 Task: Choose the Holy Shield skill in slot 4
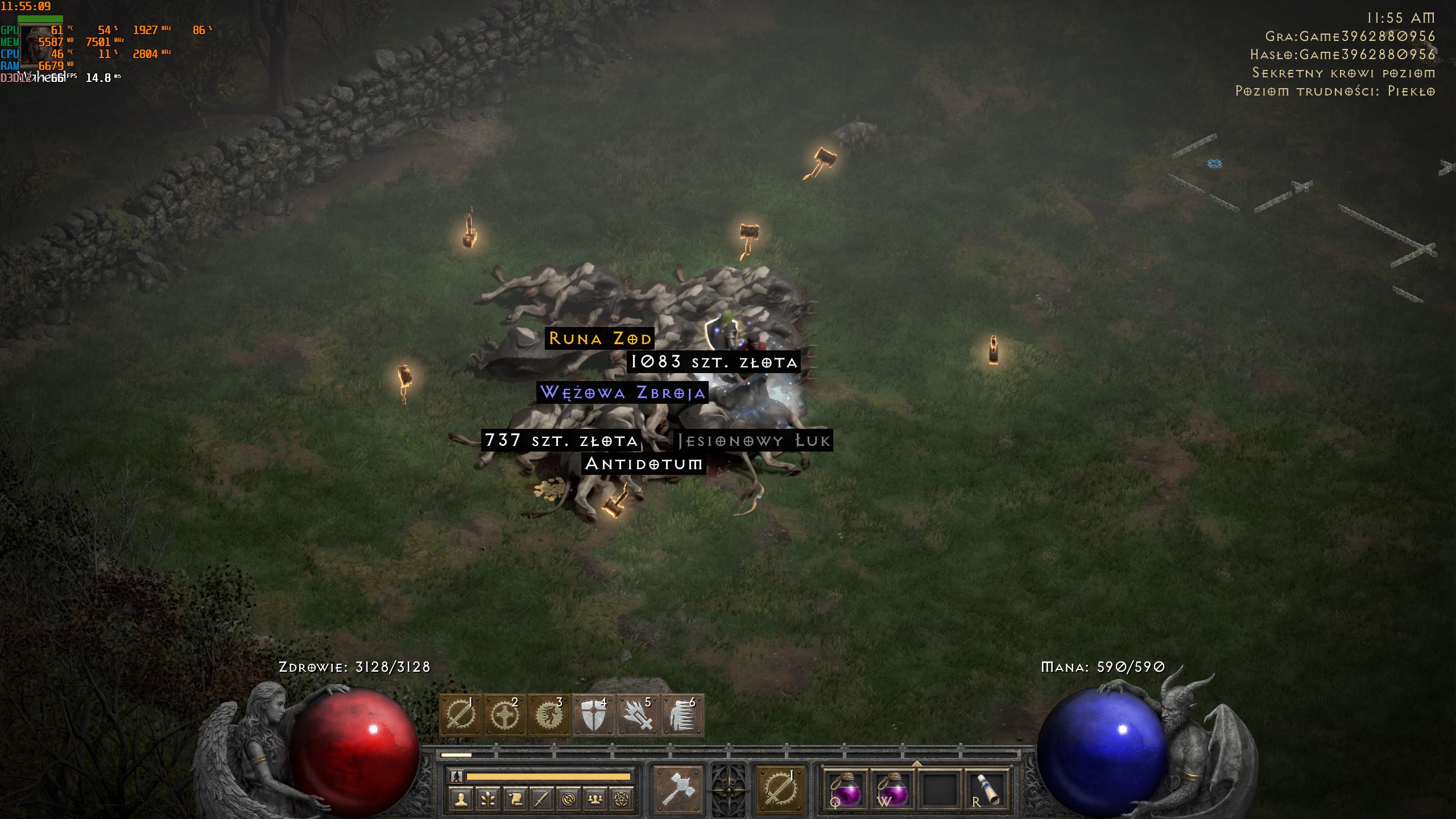tap(593, 715)
